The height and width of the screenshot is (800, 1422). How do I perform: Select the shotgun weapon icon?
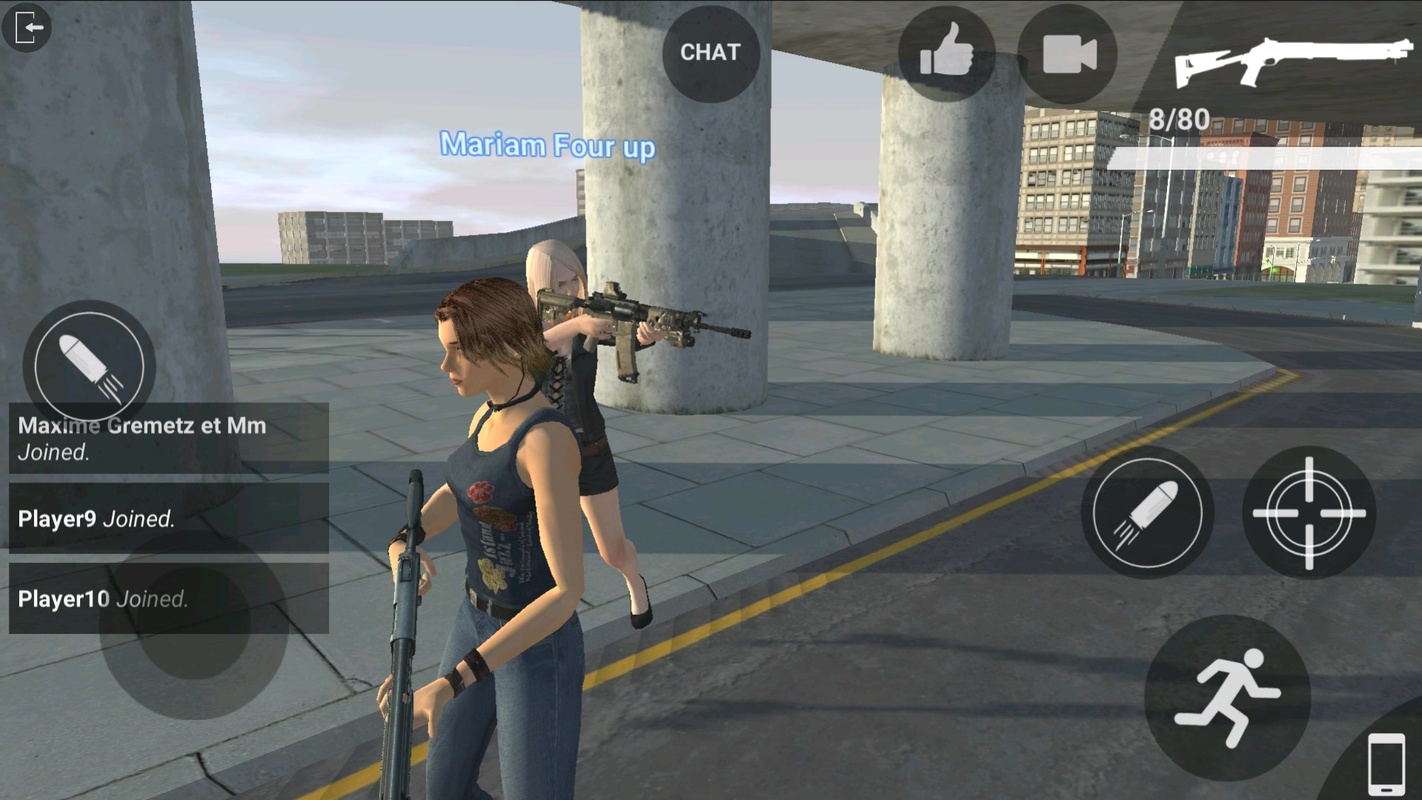tap(1293, 59)
